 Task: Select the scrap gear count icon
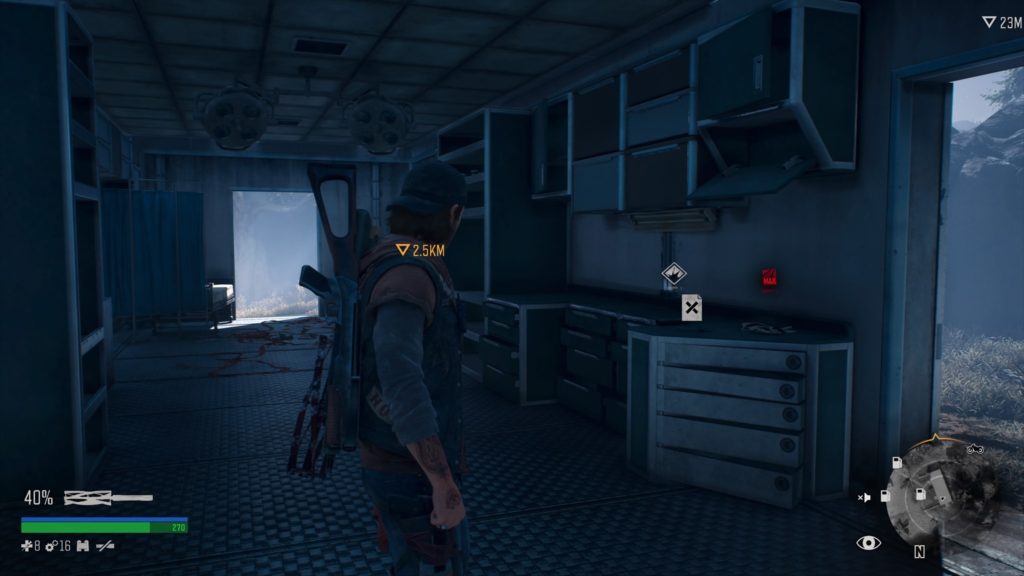pyautogui.click(x=55, y=546)
